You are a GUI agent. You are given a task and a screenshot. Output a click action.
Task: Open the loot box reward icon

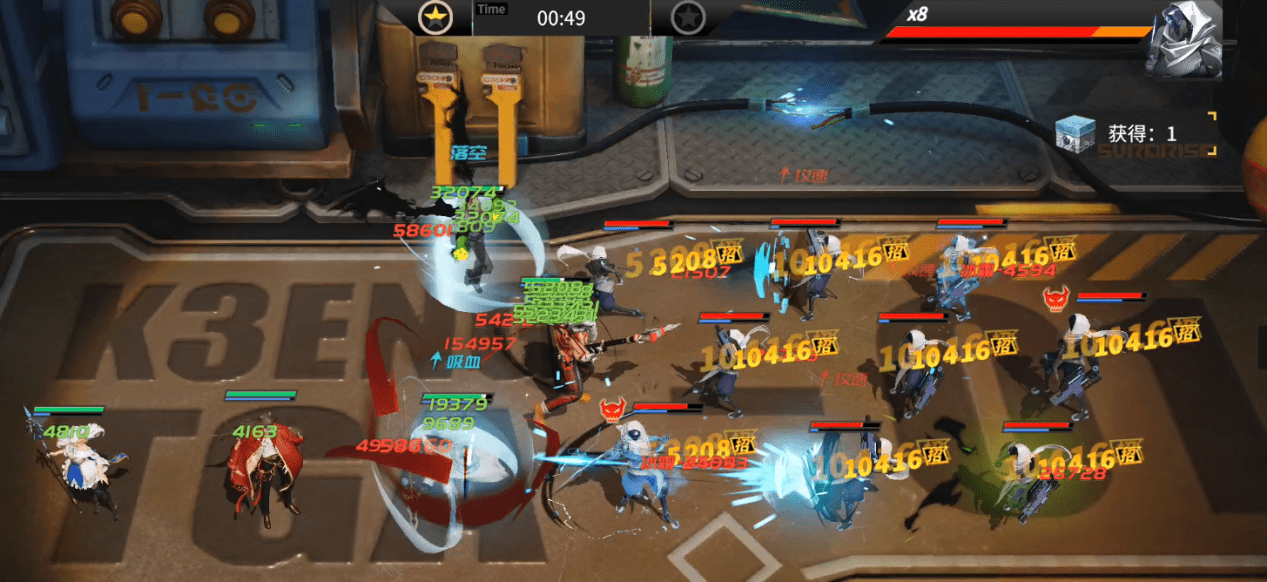[x=1074, y=134]
